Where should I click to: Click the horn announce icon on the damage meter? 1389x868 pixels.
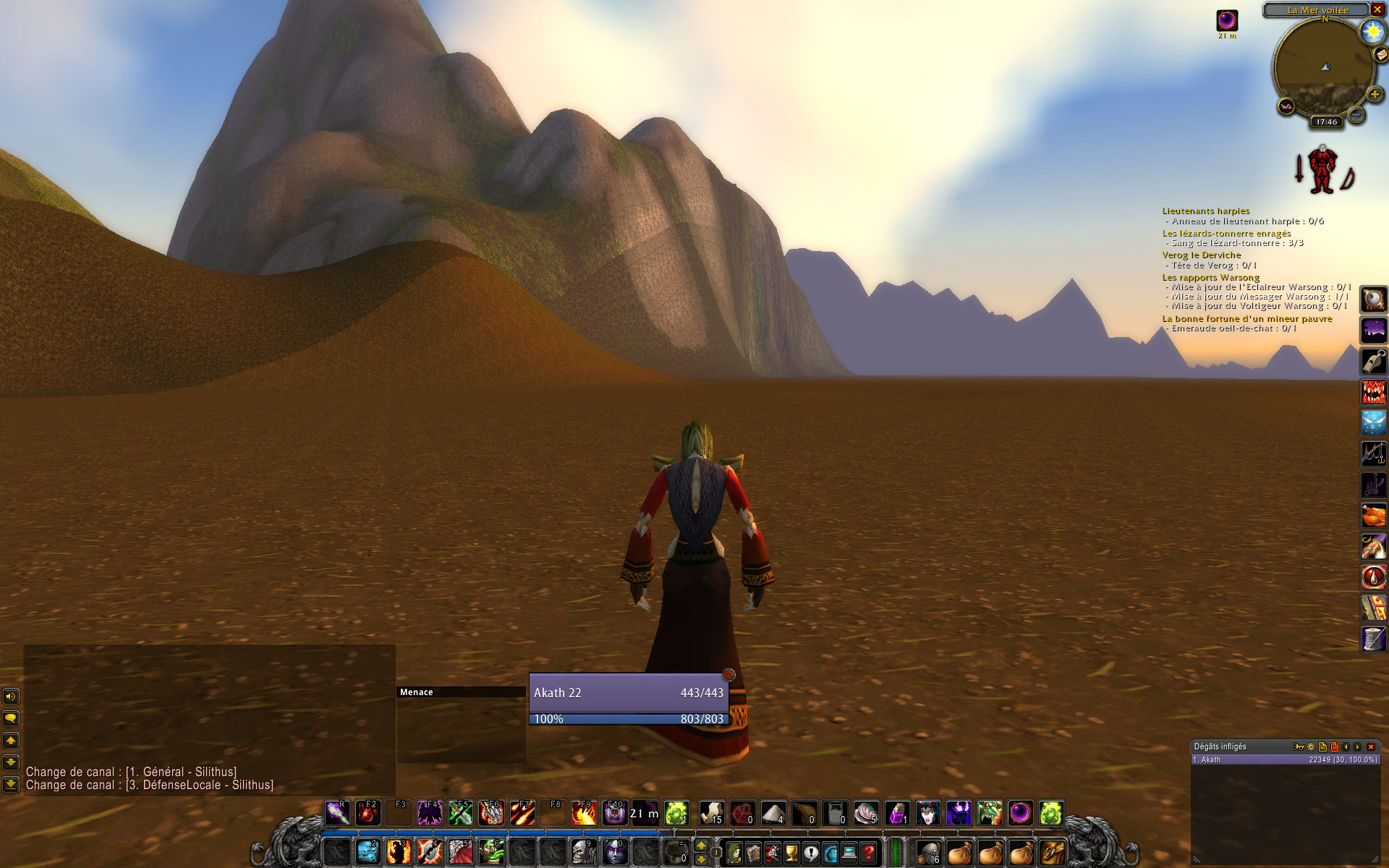click(x=1299, y=747)
